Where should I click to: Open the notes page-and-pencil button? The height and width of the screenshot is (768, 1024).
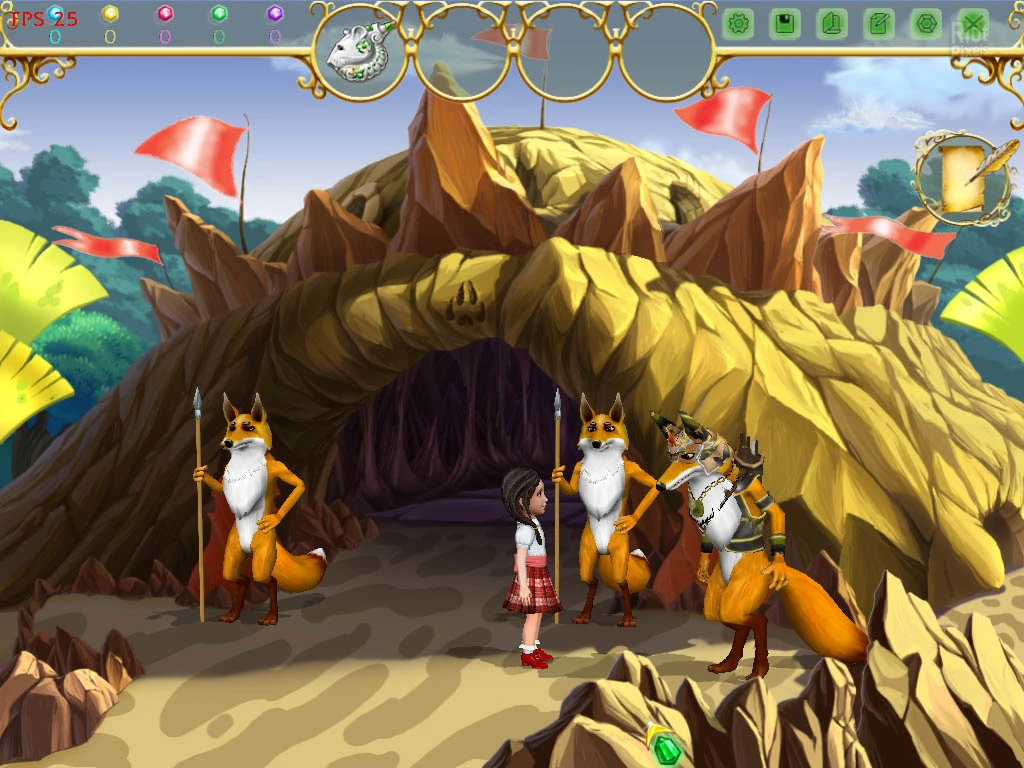879,24
